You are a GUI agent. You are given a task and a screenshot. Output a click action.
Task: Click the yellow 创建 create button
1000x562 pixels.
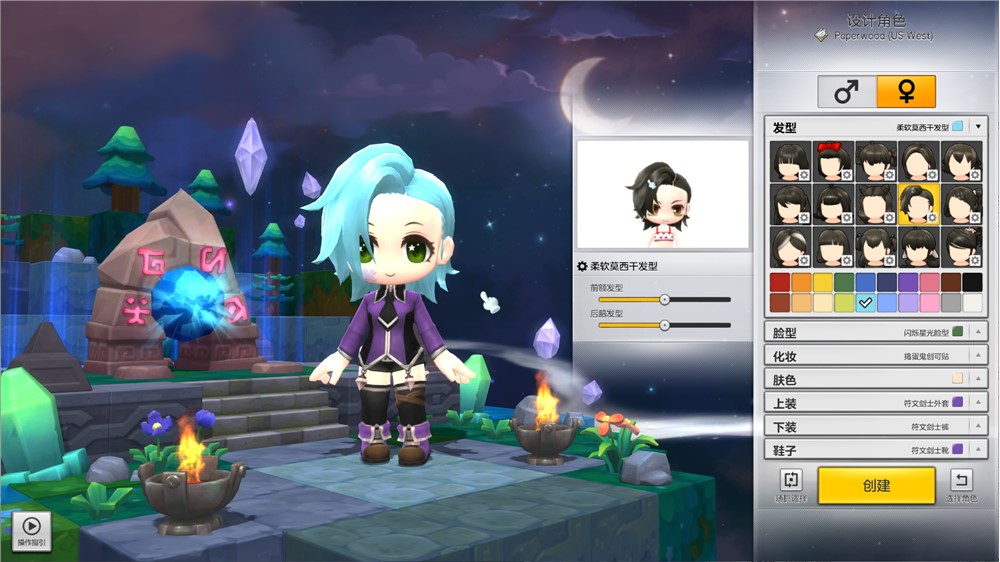876,485
